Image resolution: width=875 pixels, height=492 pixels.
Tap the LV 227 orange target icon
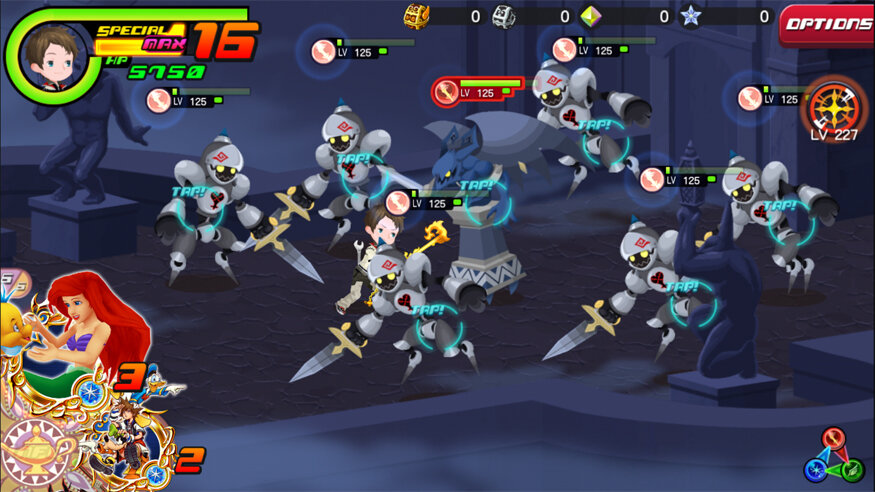tap(832, 103)
